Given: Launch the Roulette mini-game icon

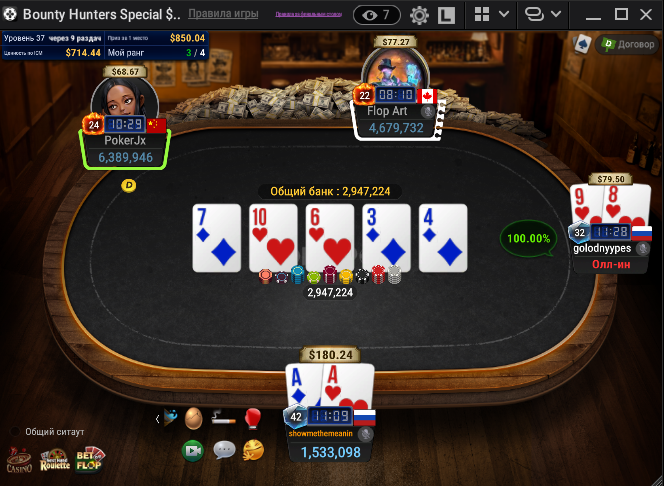Looking at the screenshot, I should [55, 460].
